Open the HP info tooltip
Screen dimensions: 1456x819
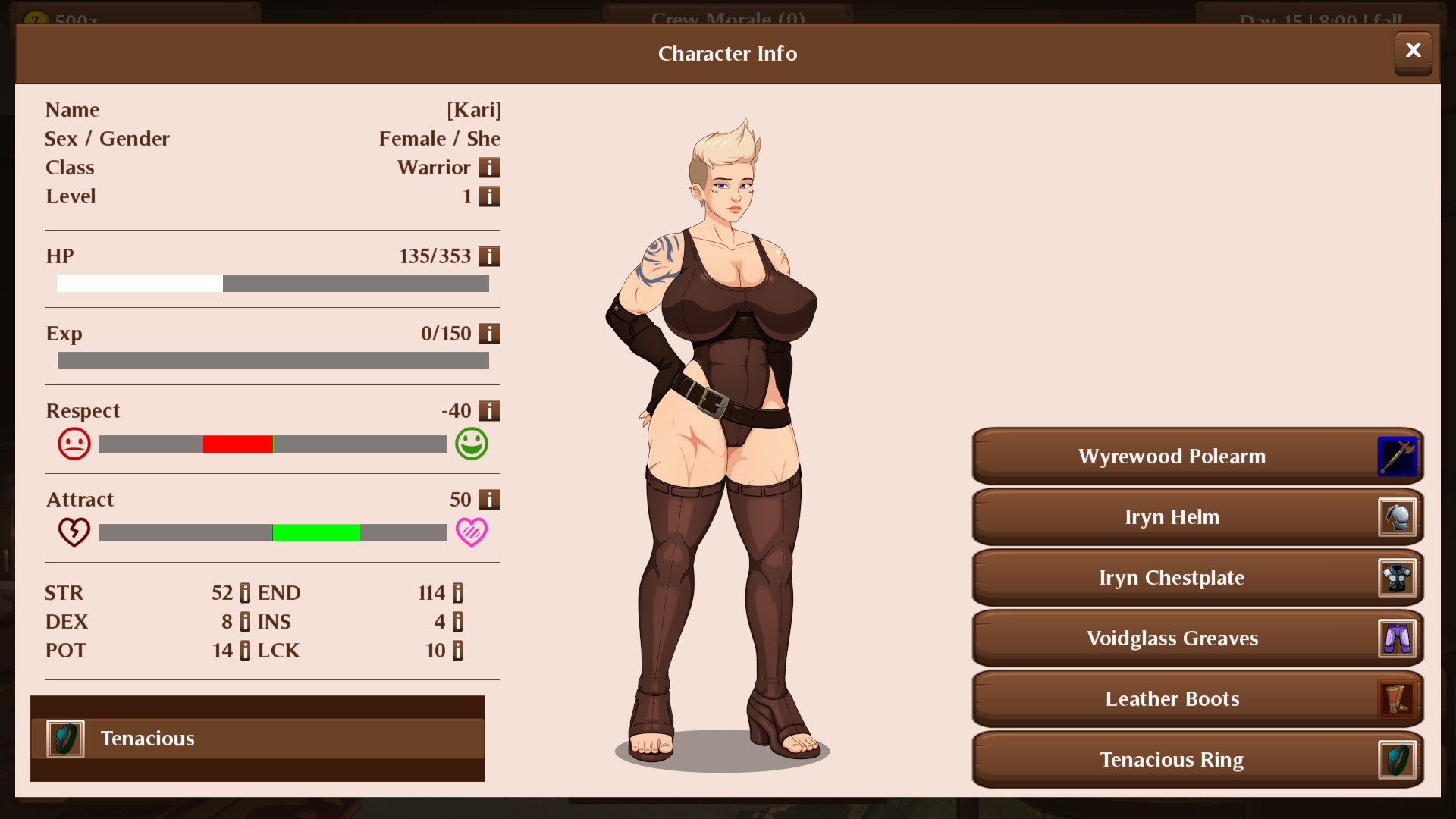point(491,256)
